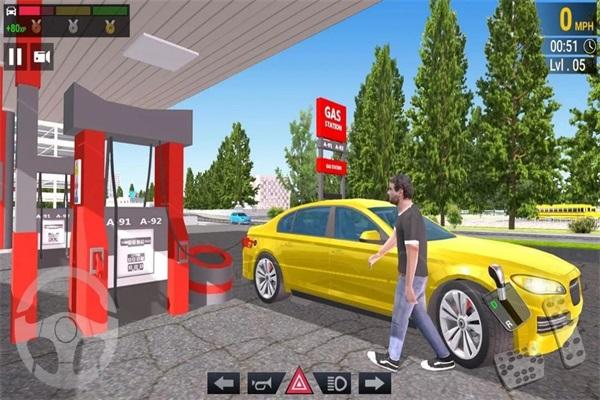Switch the camera view

pos(41,57)
